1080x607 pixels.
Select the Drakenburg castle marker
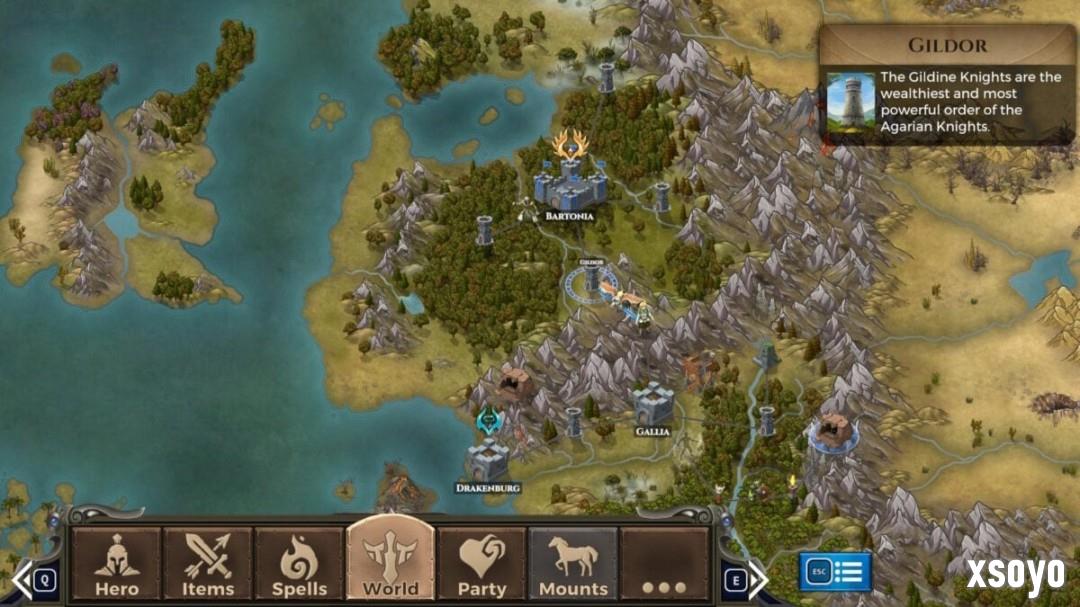click(x=488, y=459)
